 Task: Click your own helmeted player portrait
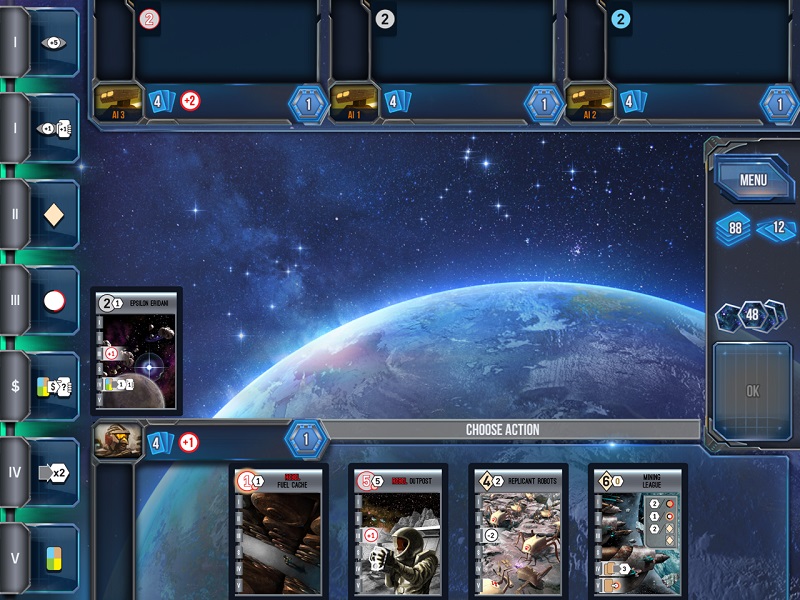117,441
